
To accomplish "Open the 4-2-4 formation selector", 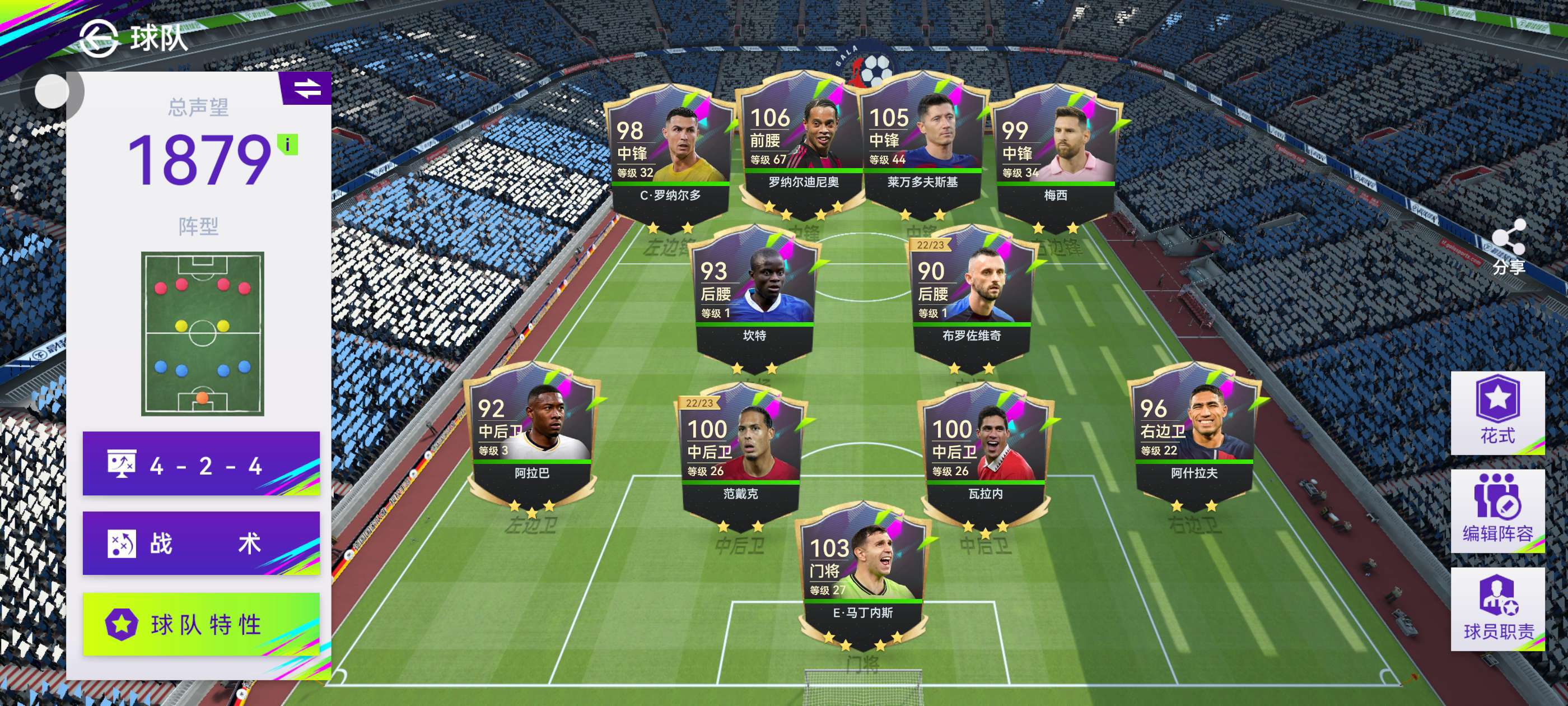I will (201, 464).
